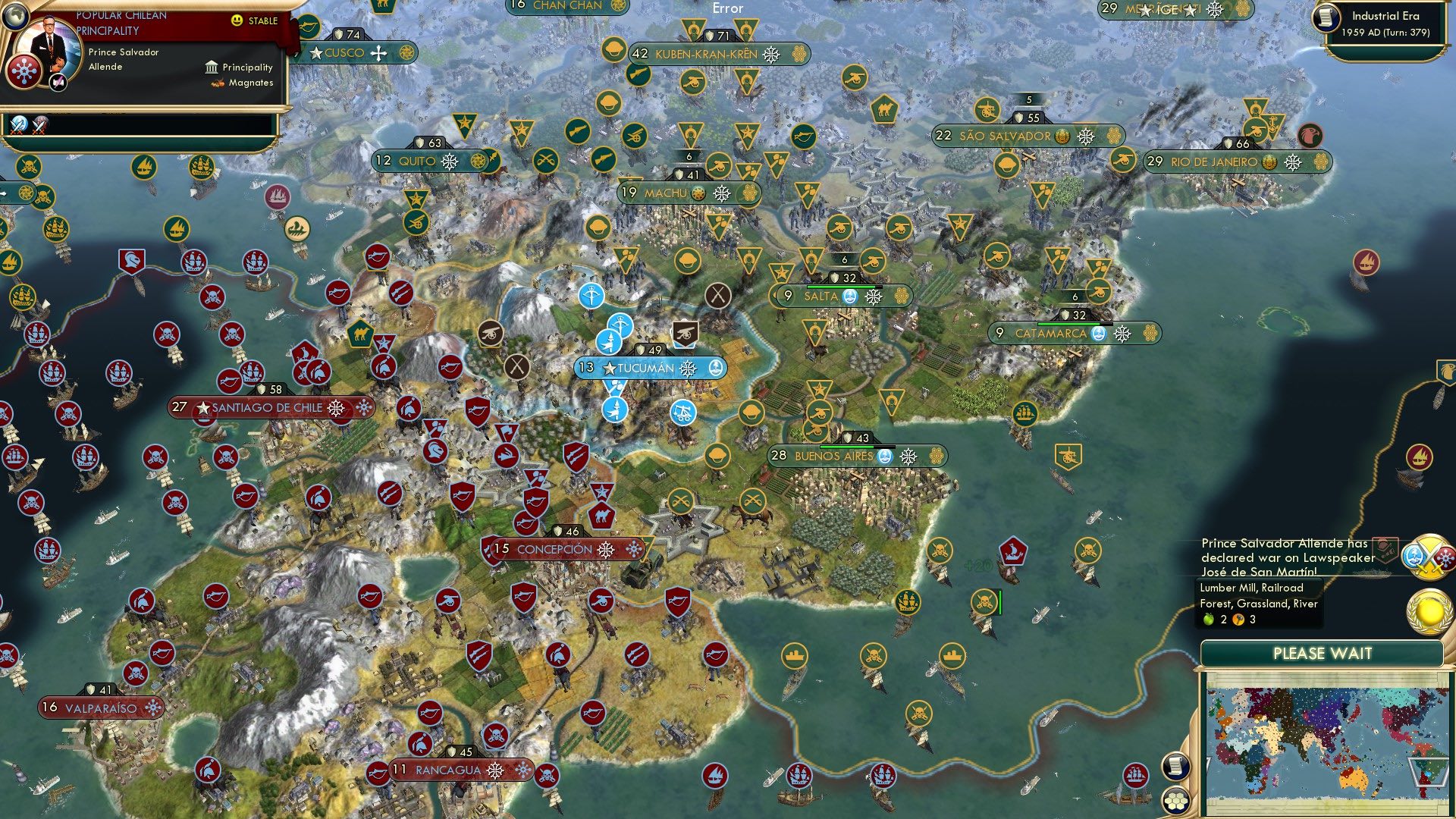This screenshot has height=819, width=1456.
Task: Select the Magnates resource icon in leader panel
Action: 216,82
